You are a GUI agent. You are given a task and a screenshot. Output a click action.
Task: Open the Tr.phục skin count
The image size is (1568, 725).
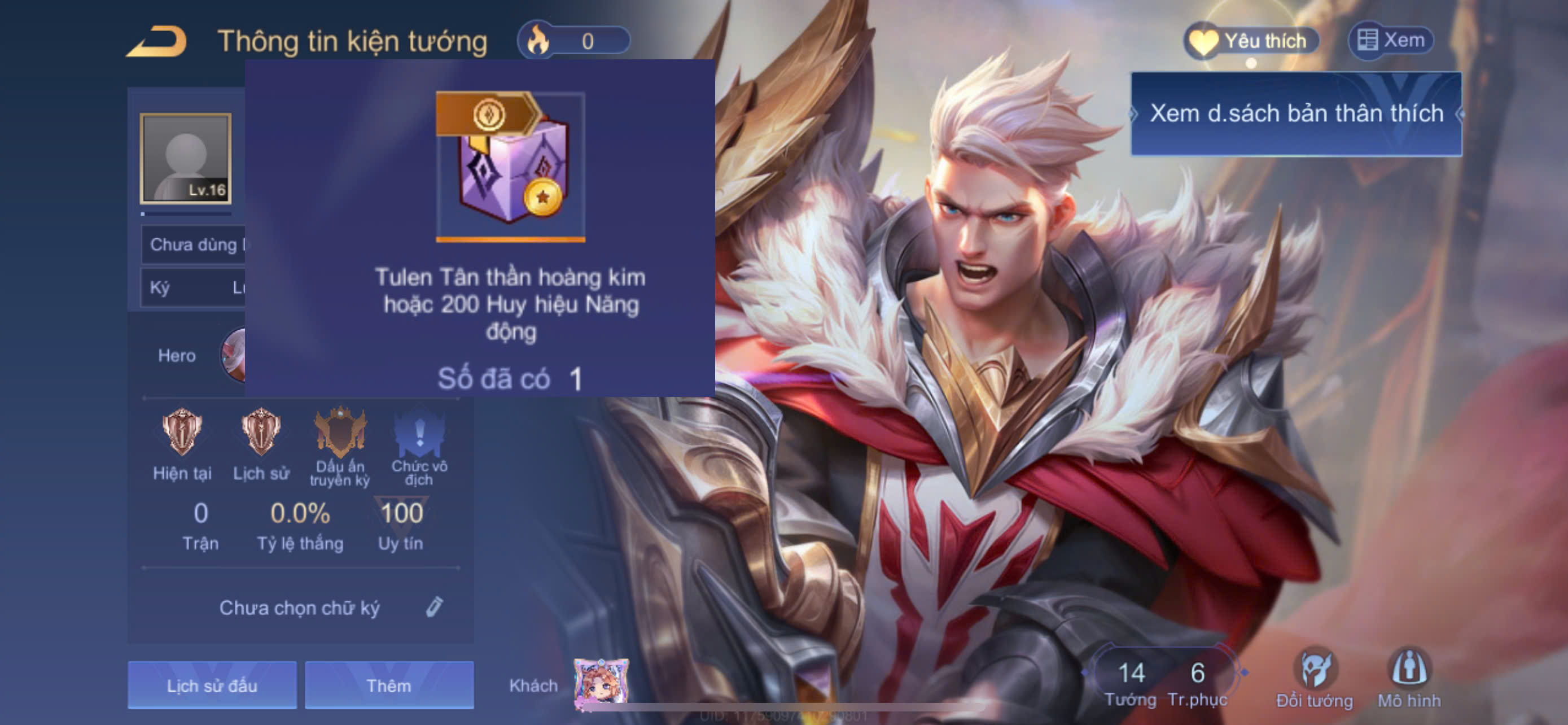(1197, 682)
